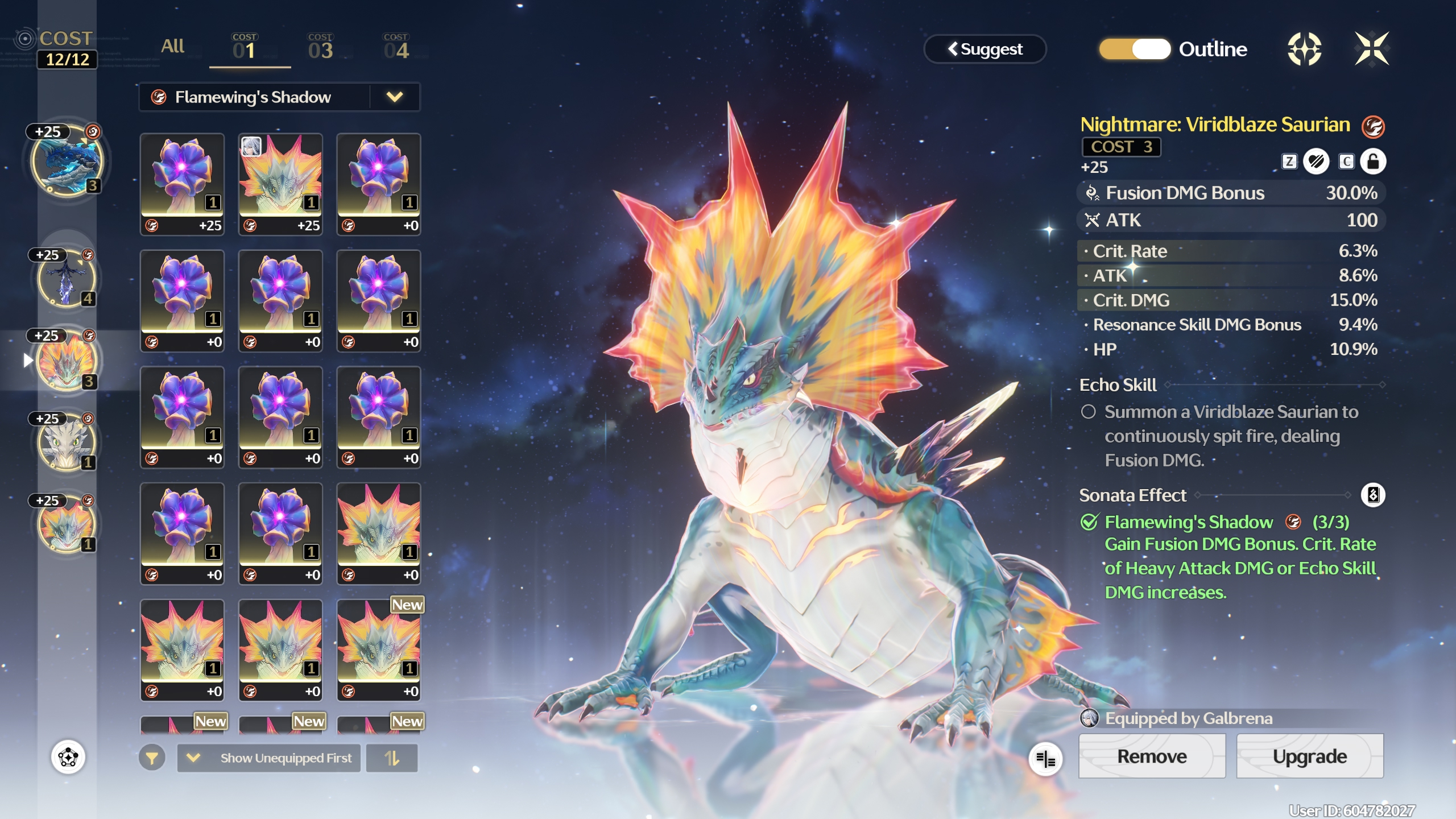The width and height of the screenshot is (1456, 819).
Task: Open the stat comparison list button
Action: [x=1045, y=758]
